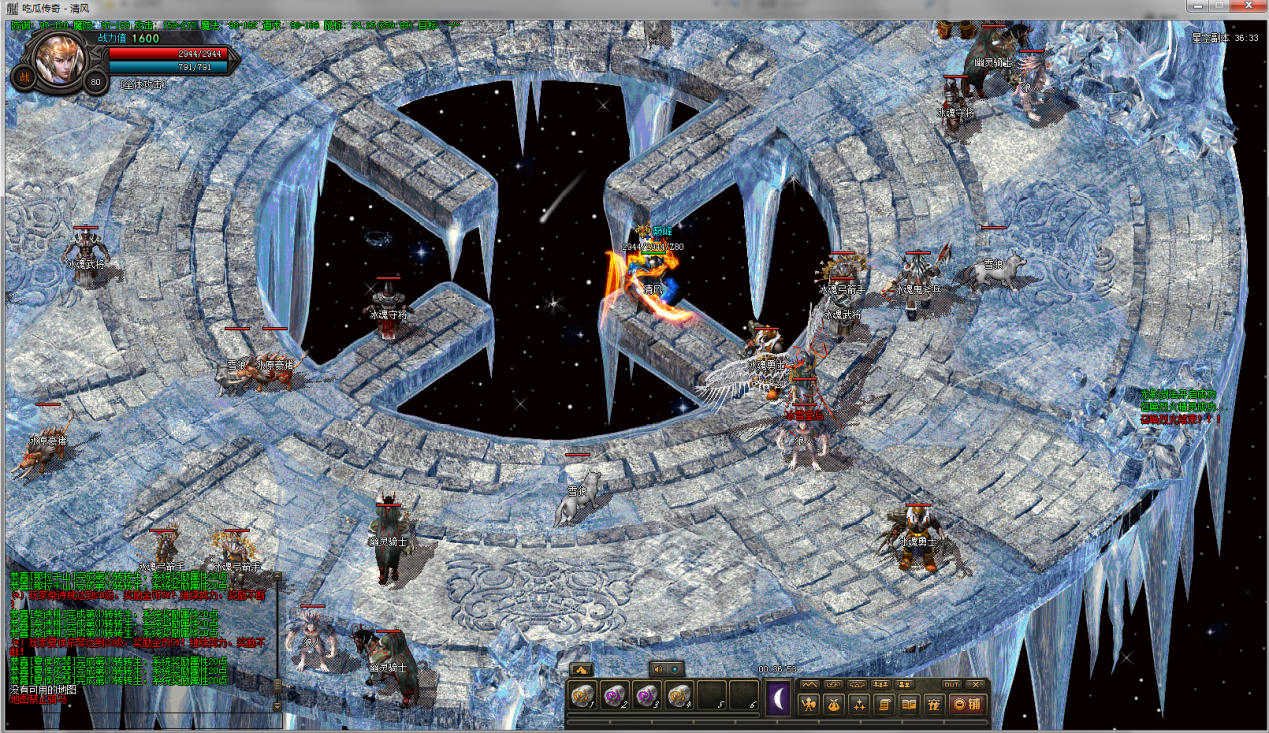Open the scroll quest log
The image size is (1269, 733).
tap(884, 704)
